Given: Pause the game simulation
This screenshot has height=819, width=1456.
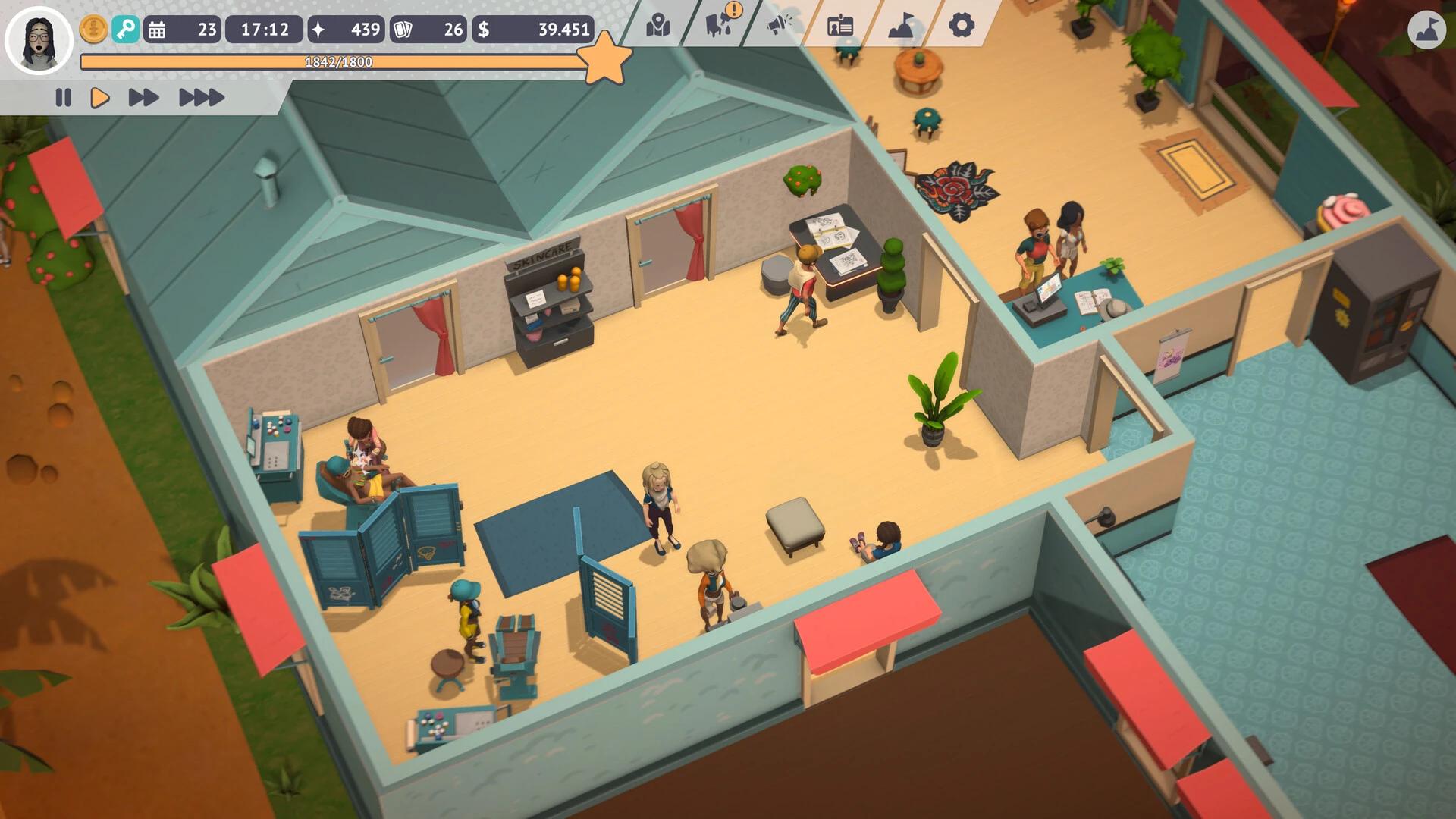Looking at the screenshot, I should [x=64, y=97].
